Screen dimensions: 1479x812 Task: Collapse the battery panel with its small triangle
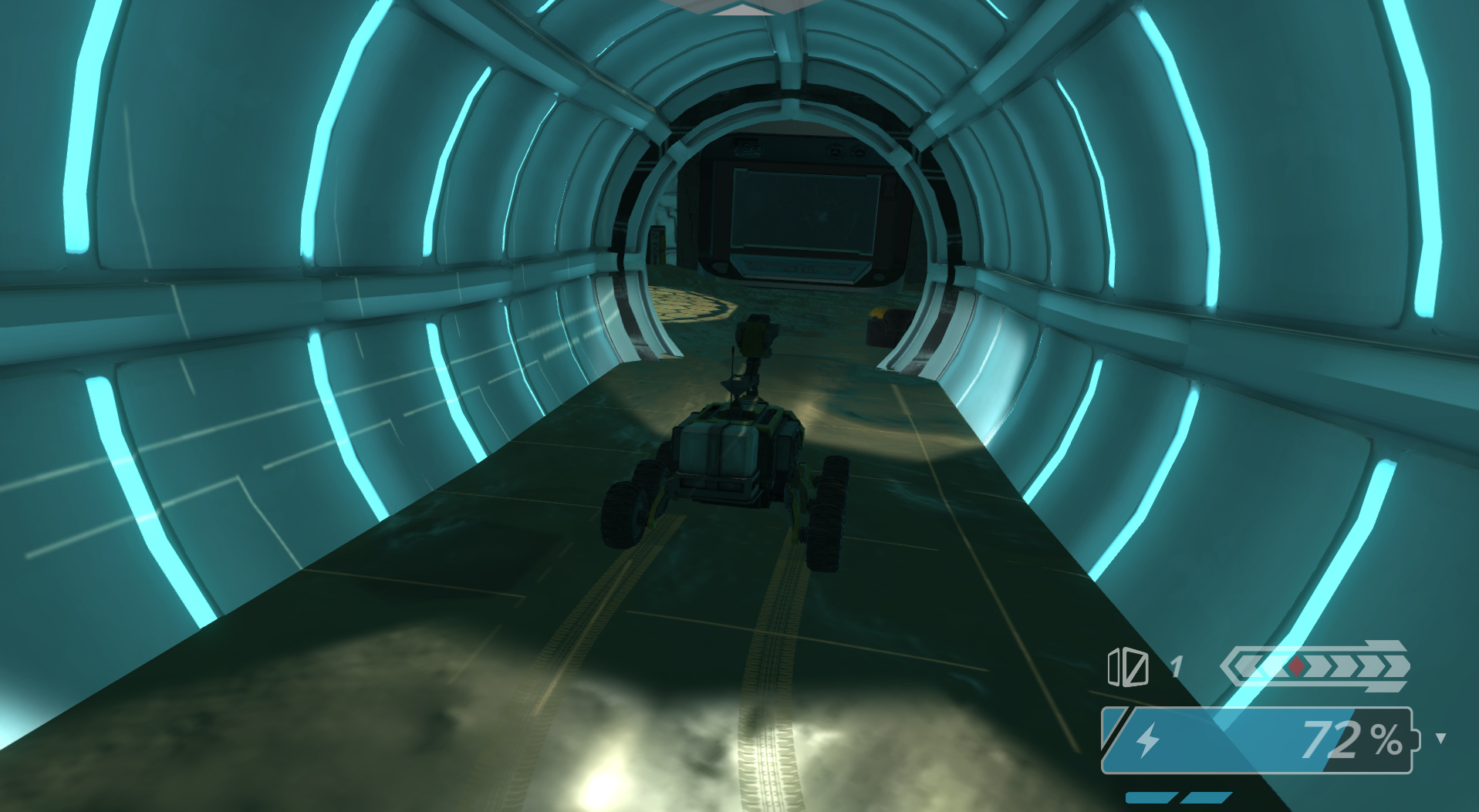tap(1440, 739)
